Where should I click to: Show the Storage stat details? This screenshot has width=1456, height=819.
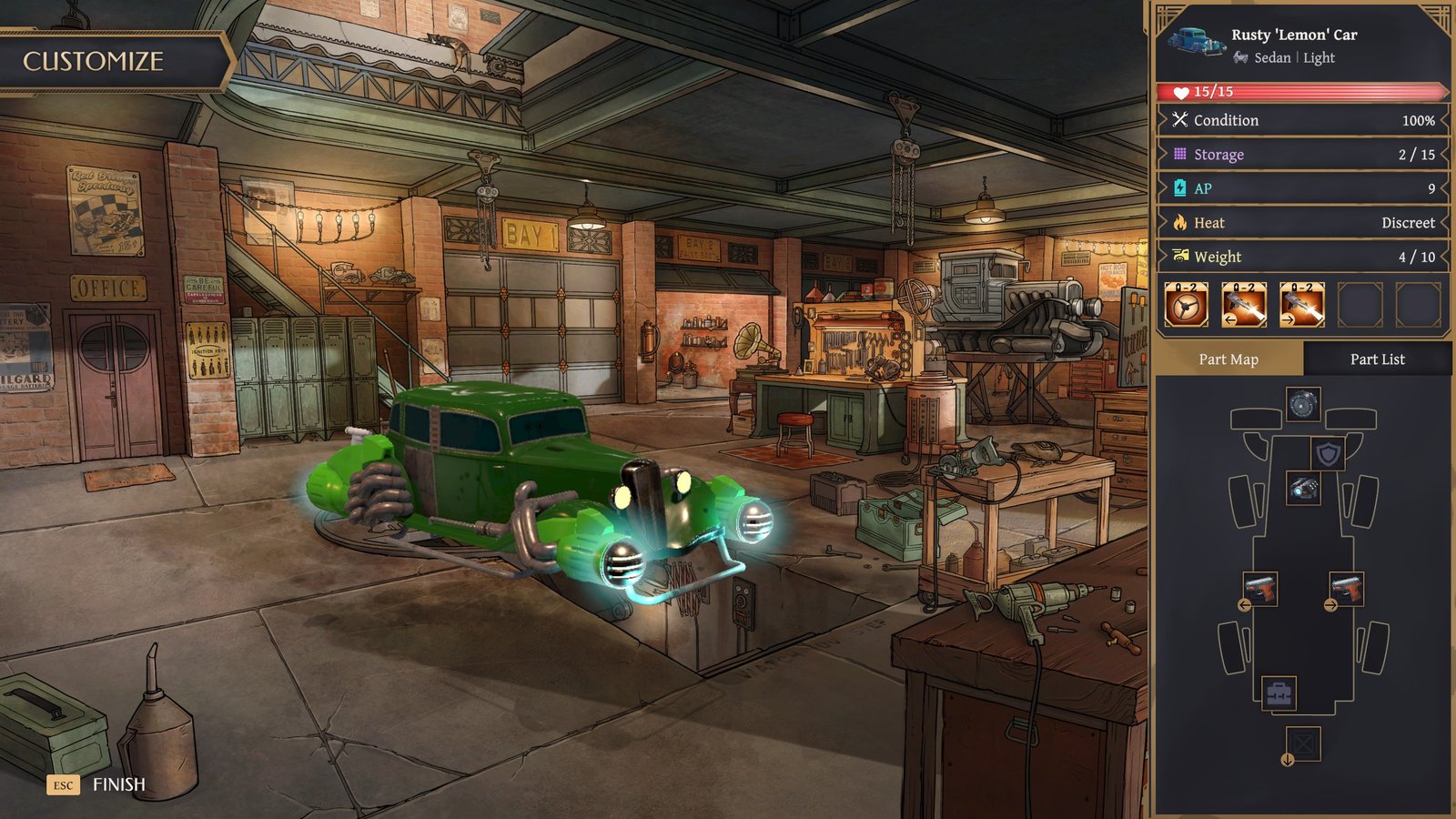pyautogui.click(x=1303, y=155)
